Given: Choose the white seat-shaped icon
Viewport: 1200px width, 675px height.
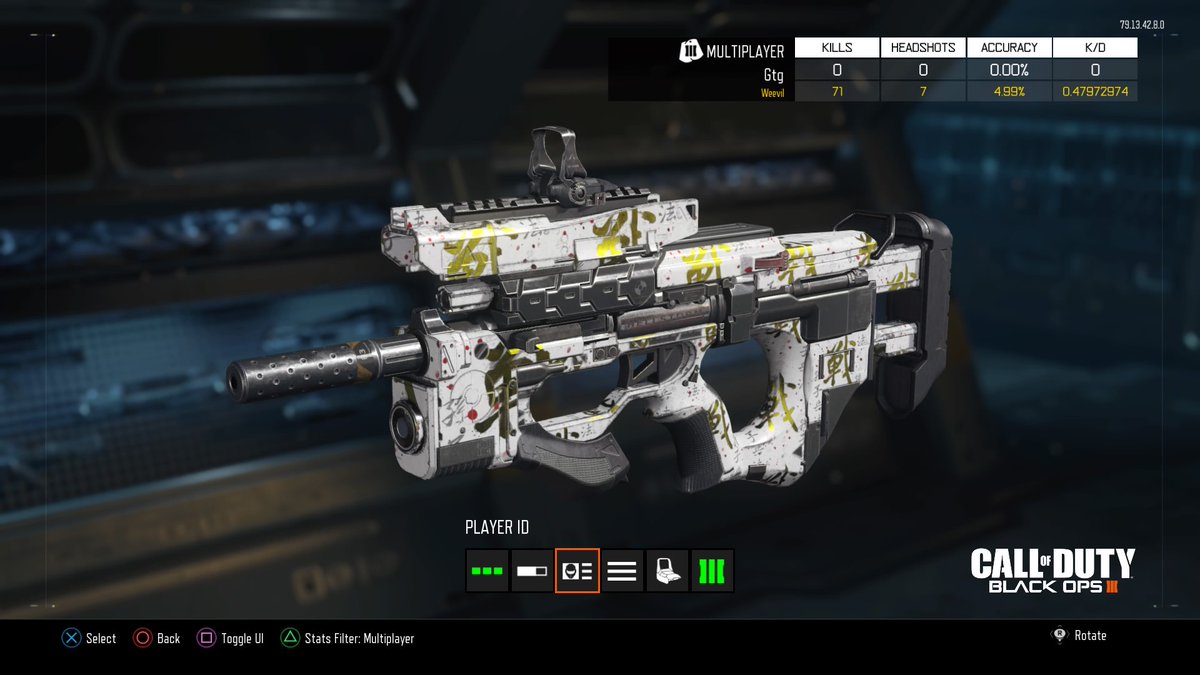Looking at the screenshot, I should pos(667,571).
